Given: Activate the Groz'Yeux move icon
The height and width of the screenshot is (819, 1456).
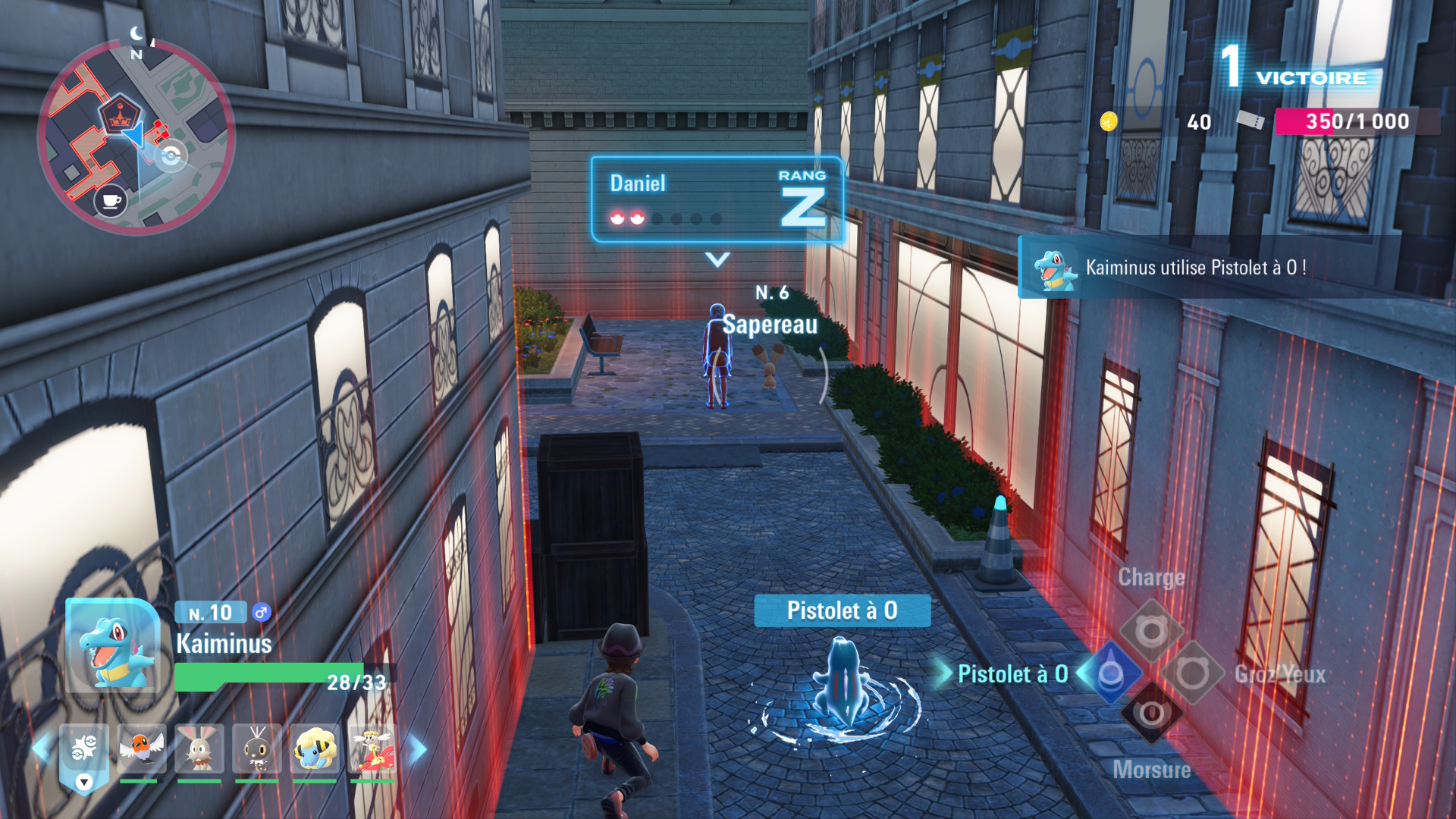Looking at the screenshot, I should 1192,673.
